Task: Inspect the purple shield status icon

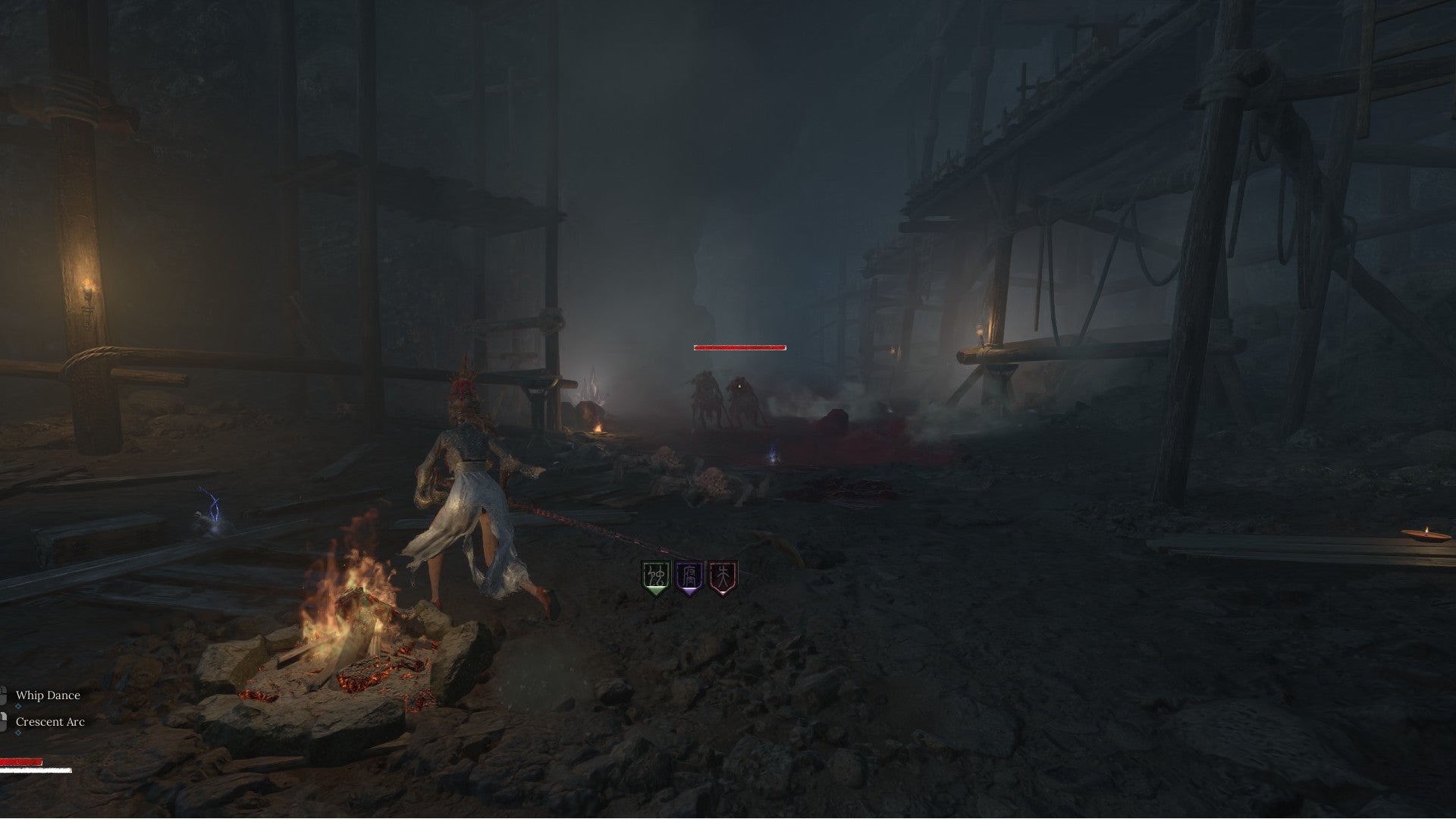Action: pos(689,579)
